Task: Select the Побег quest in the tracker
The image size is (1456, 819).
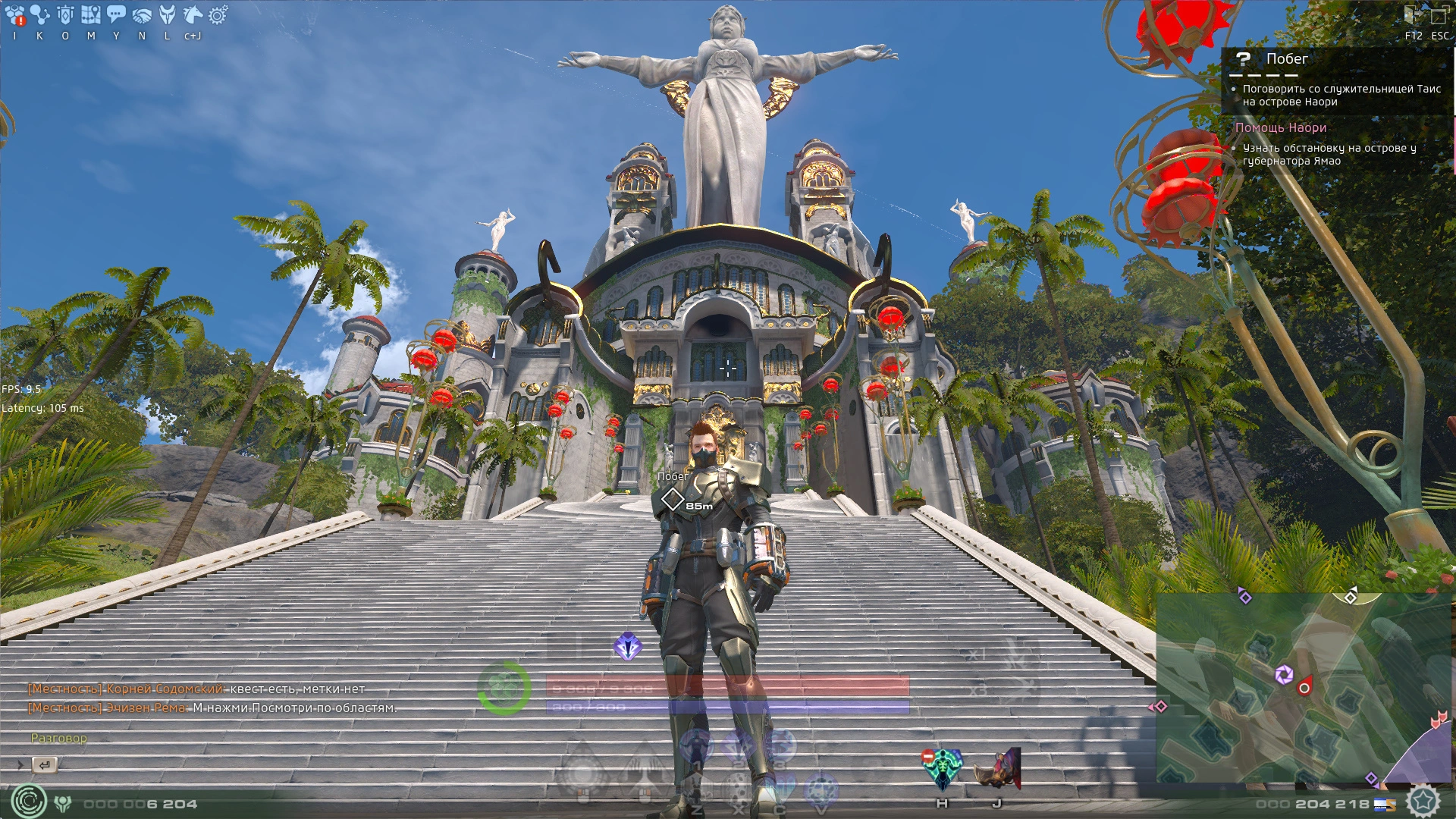Action: click(x=1287, y=59)
